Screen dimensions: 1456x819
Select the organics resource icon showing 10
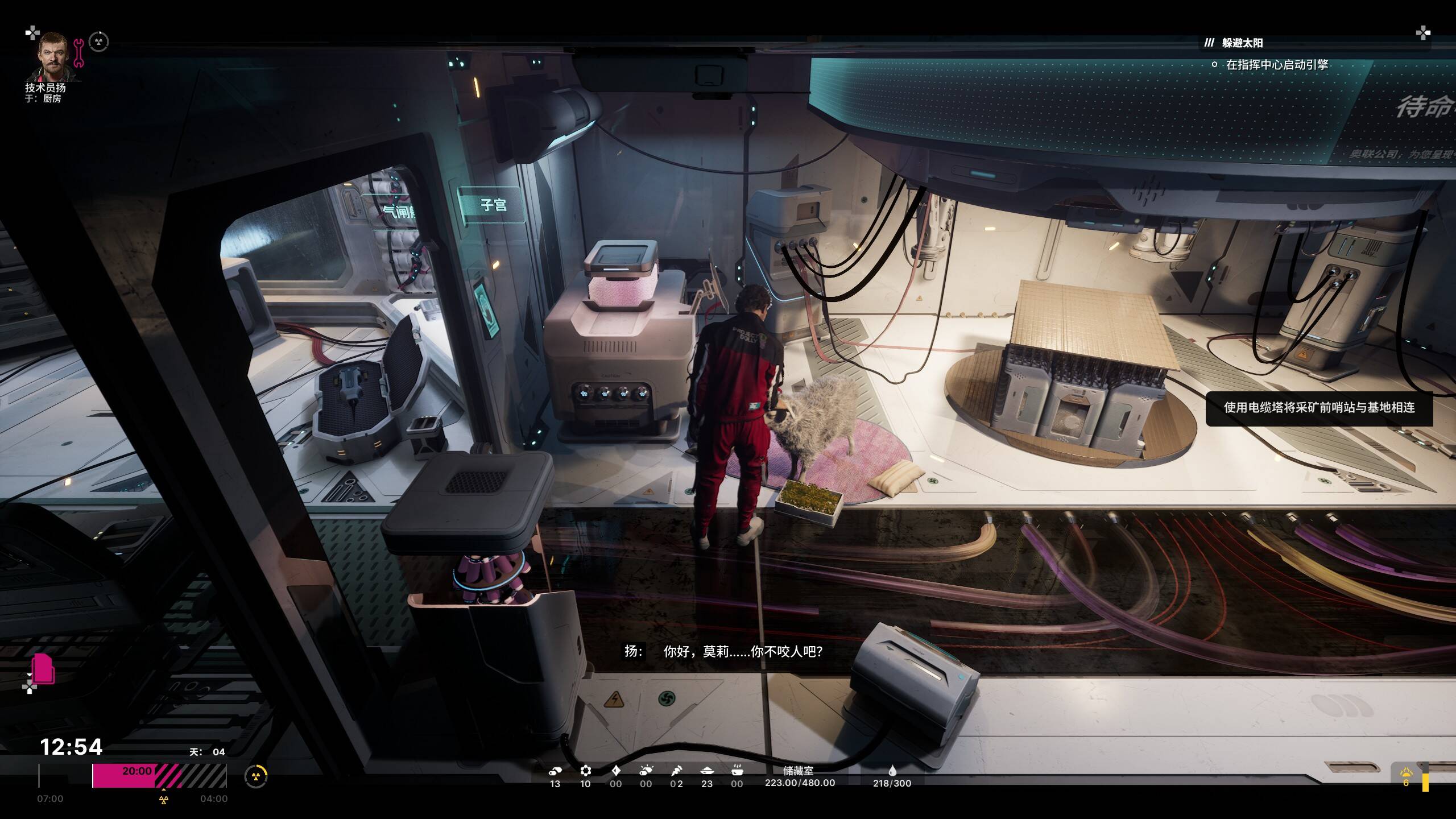coord(585,771)
